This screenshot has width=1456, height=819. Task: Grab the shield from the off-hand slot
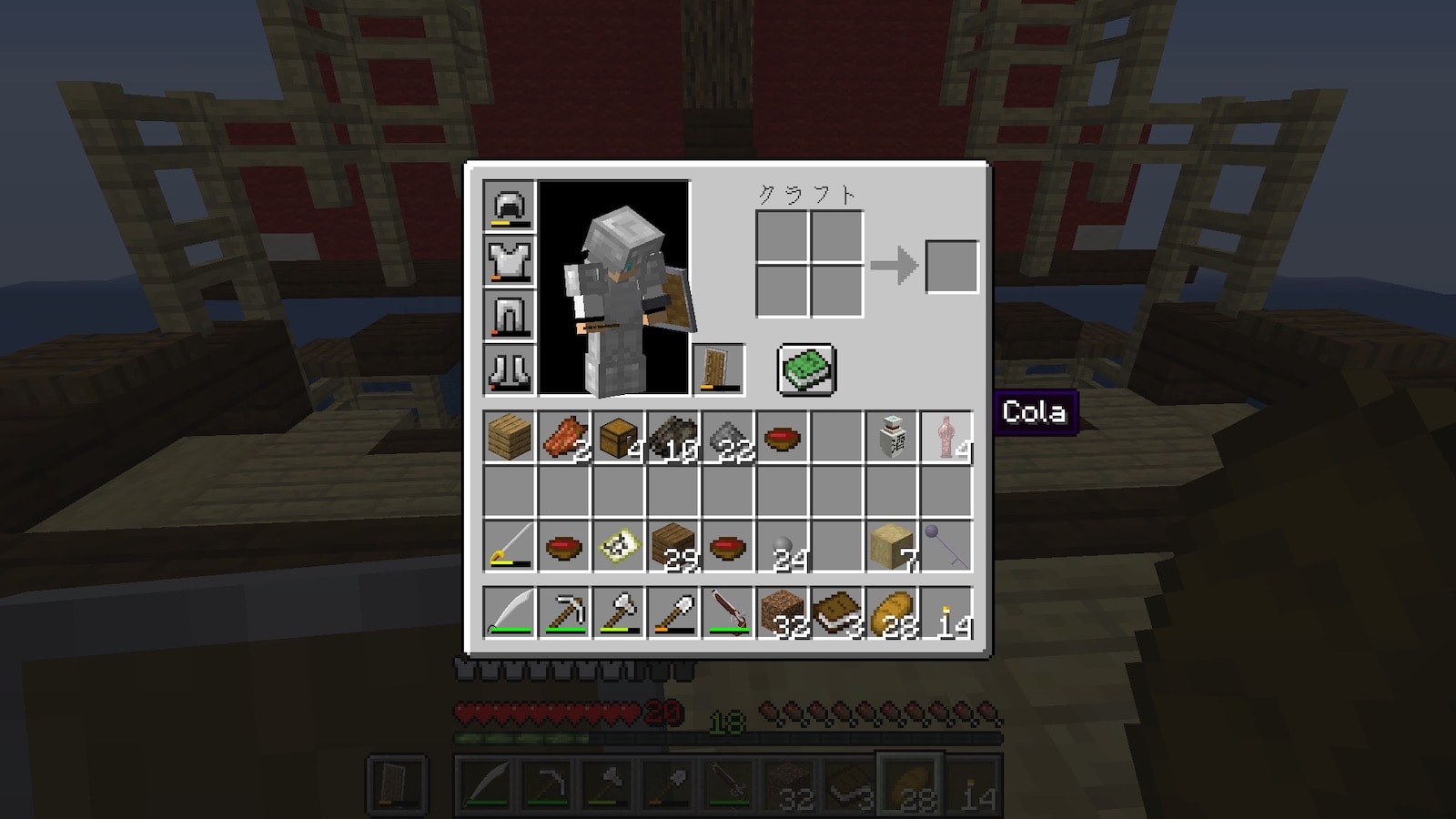[718, 369]
